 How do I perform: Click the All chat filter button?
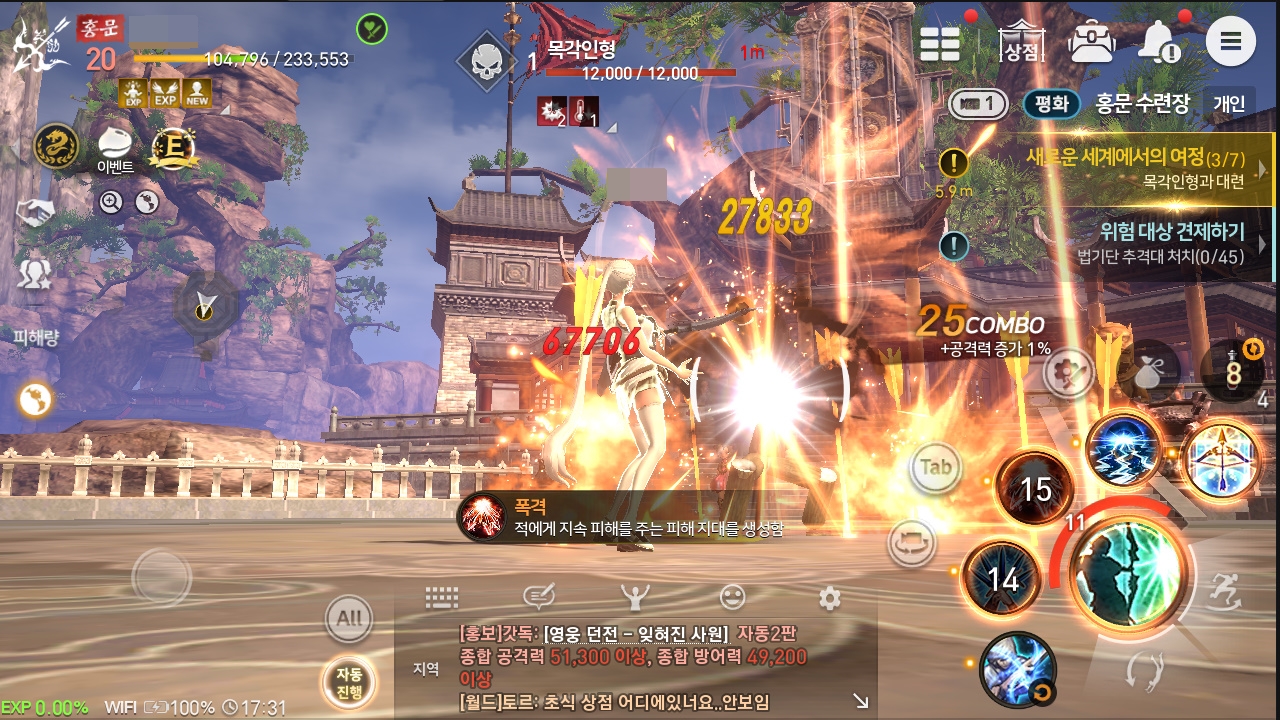(349, 618)
